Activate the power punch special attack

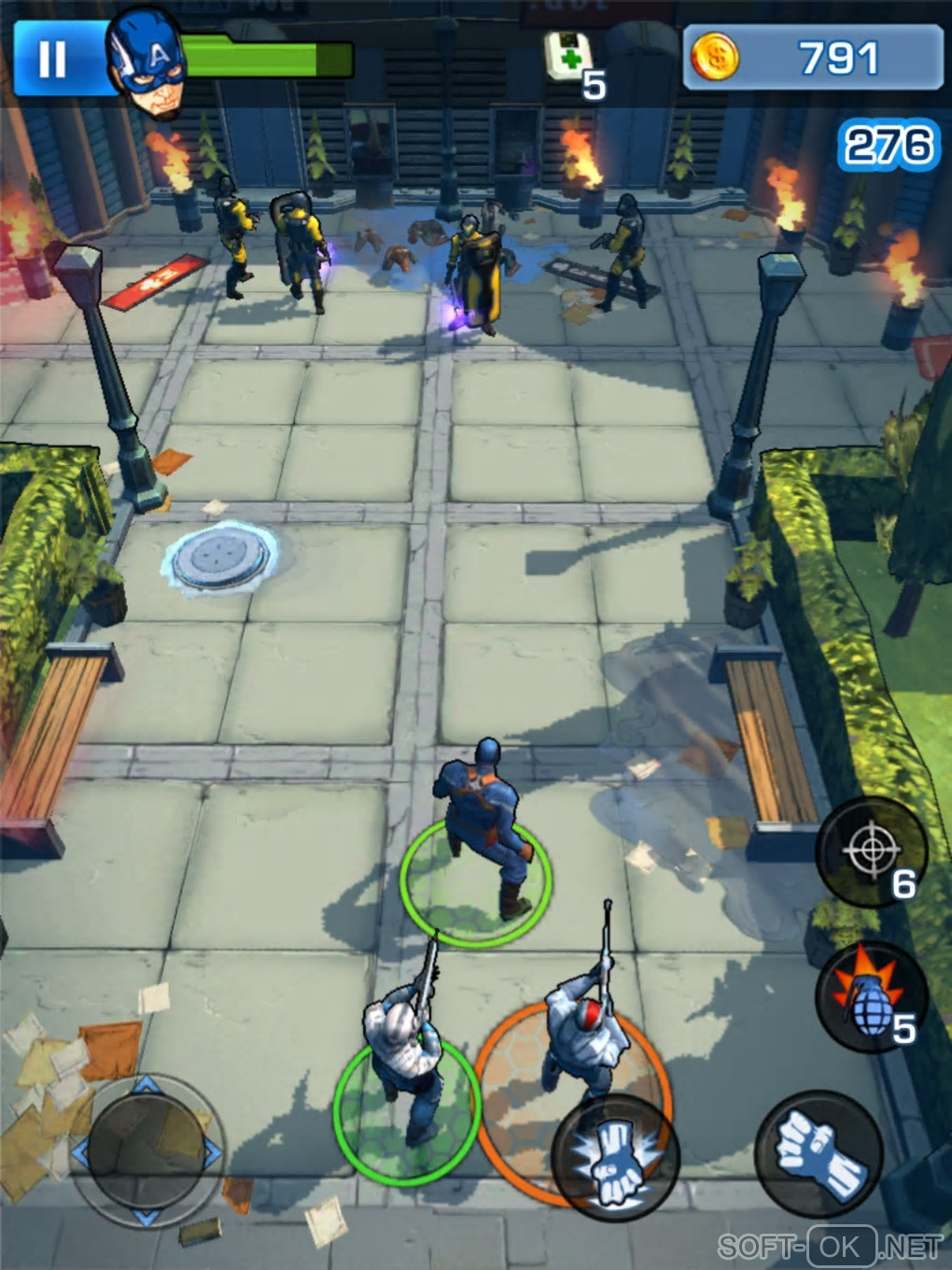(x=614, y=1158)
